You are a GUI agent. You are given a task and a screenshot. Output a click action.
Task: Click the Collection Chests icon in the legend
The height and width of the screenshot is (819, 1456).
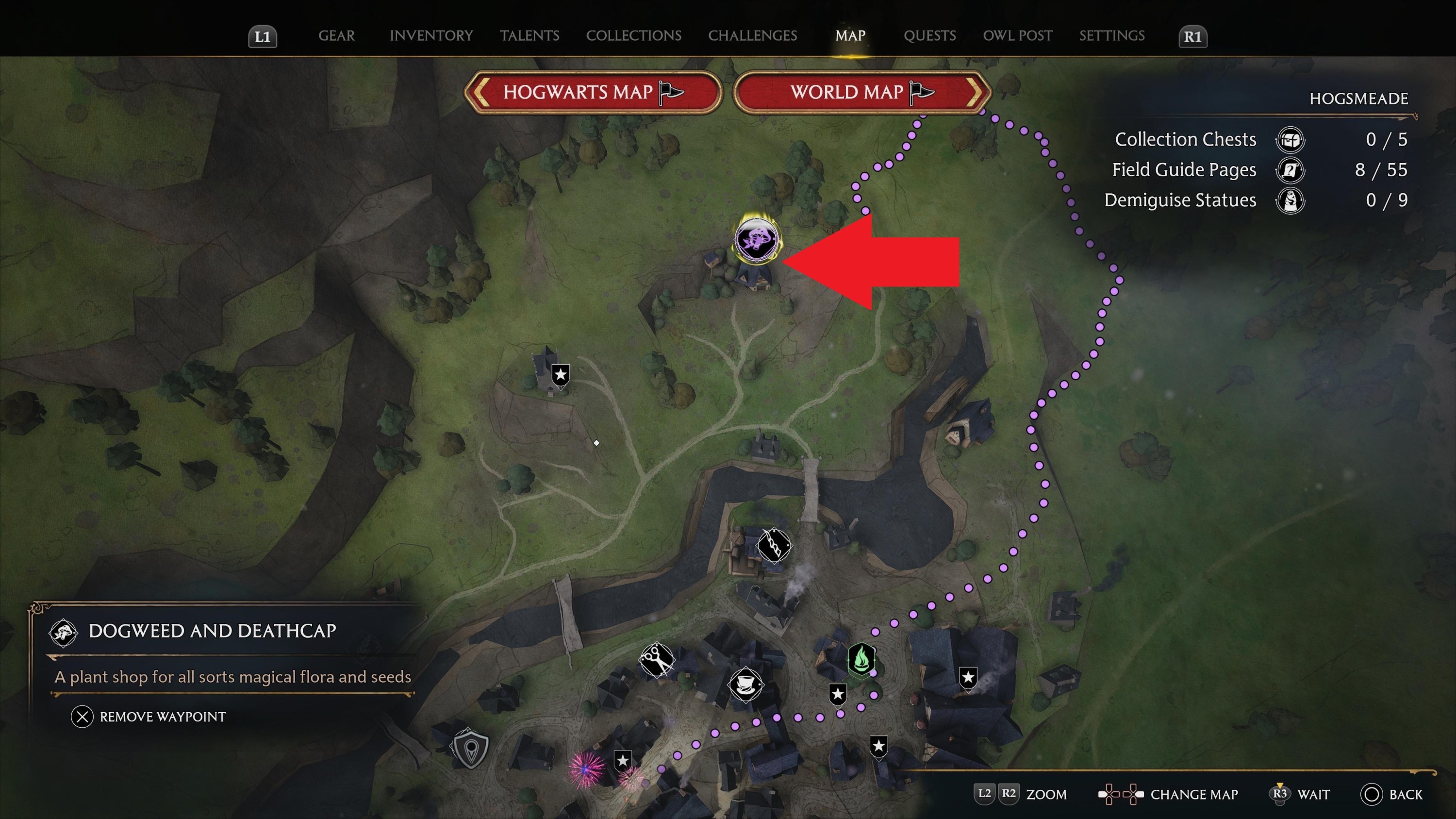pyautogui.click(x=1291, y=141)
